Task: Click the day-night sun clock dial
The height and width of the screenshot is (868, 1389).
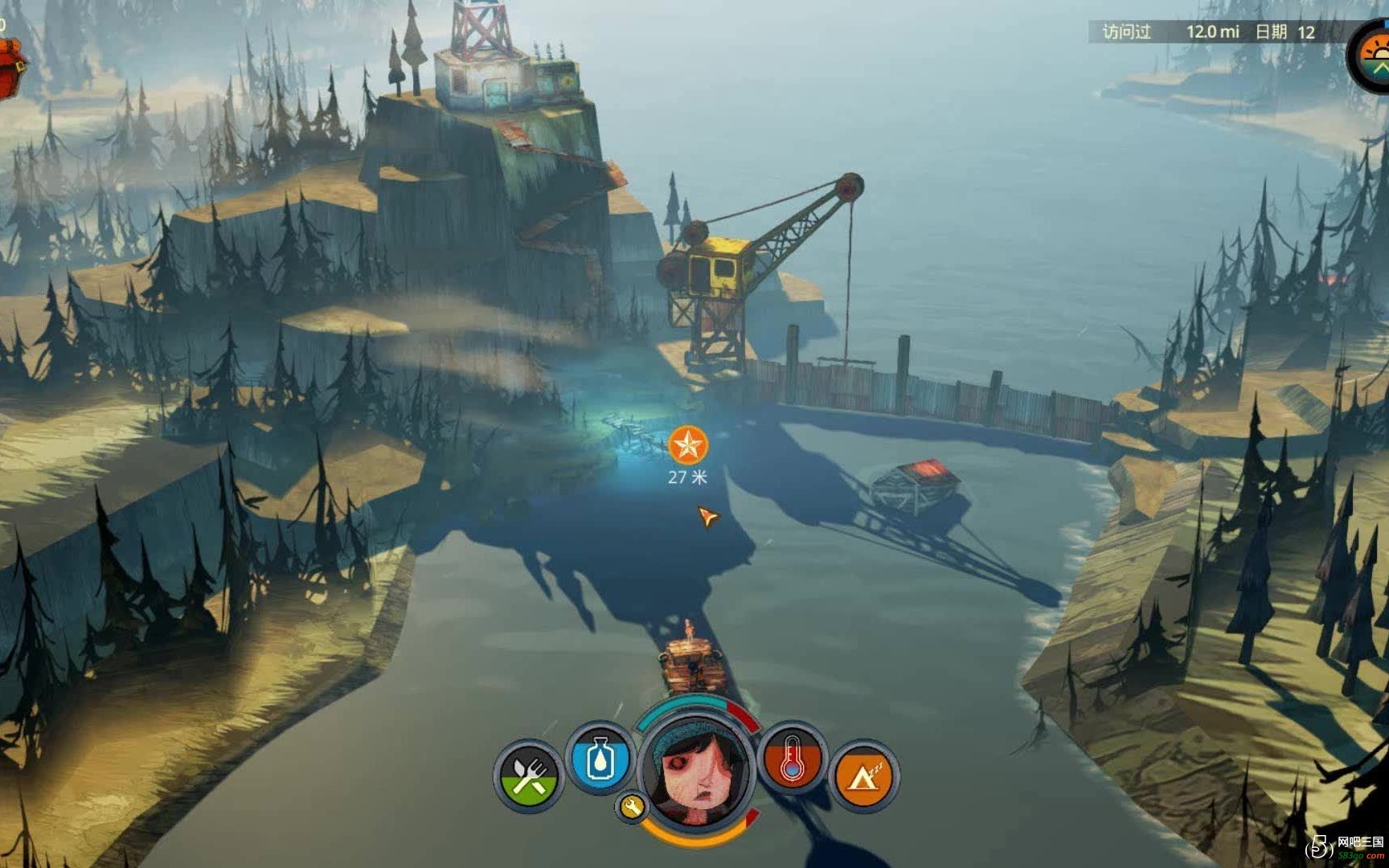Action: [x=1376, y=56]
